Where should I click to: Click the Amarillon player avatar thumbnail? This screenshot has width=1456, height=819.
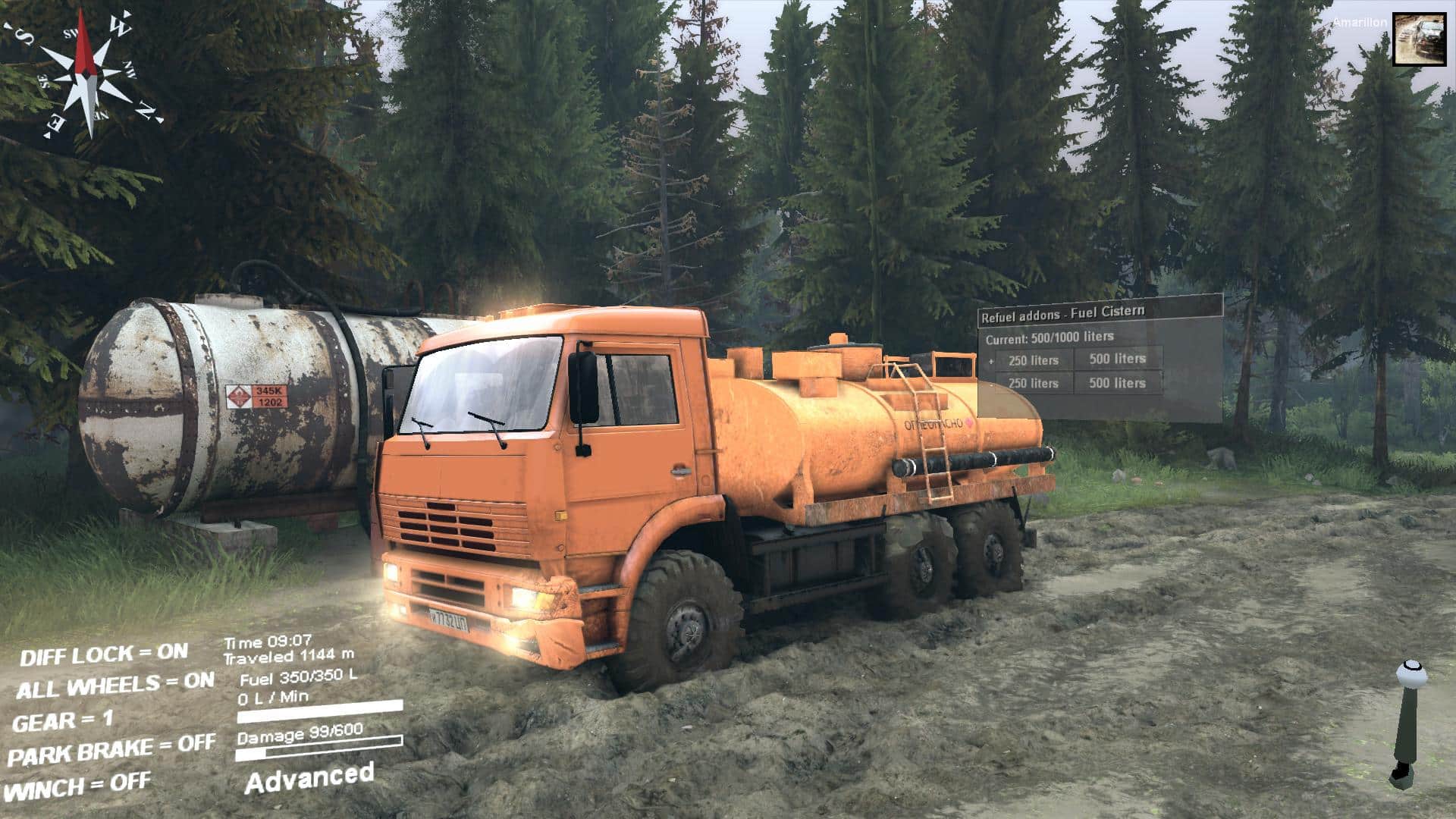[1420, 39]
